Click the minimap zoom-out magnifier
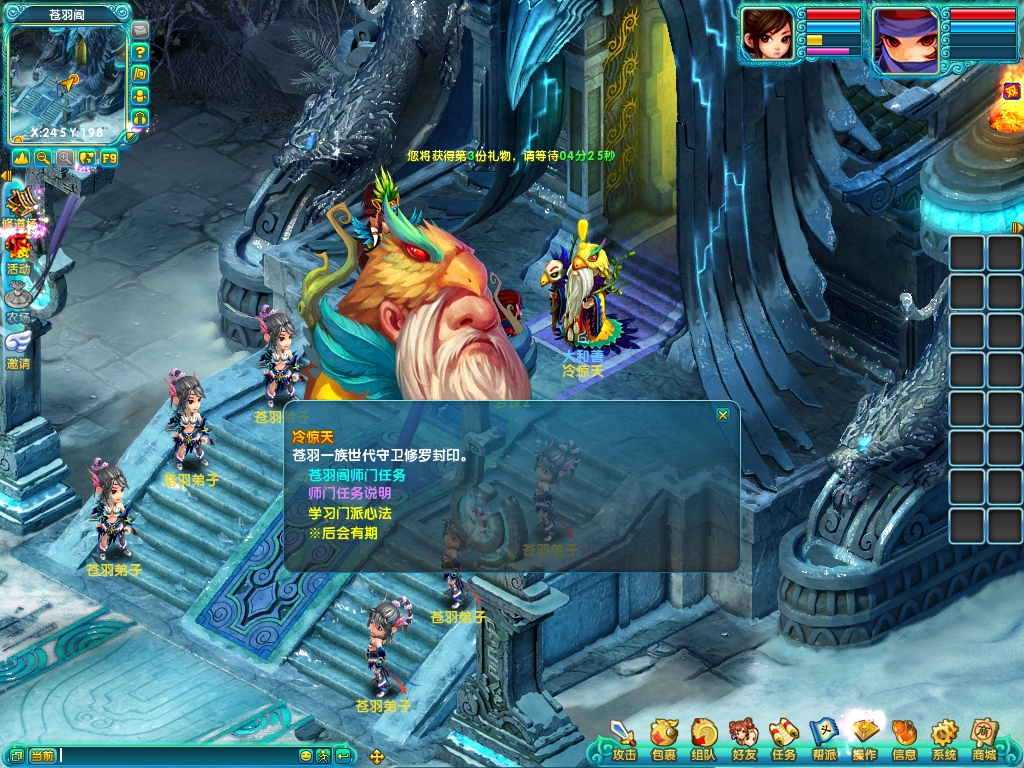 [43, 158]
